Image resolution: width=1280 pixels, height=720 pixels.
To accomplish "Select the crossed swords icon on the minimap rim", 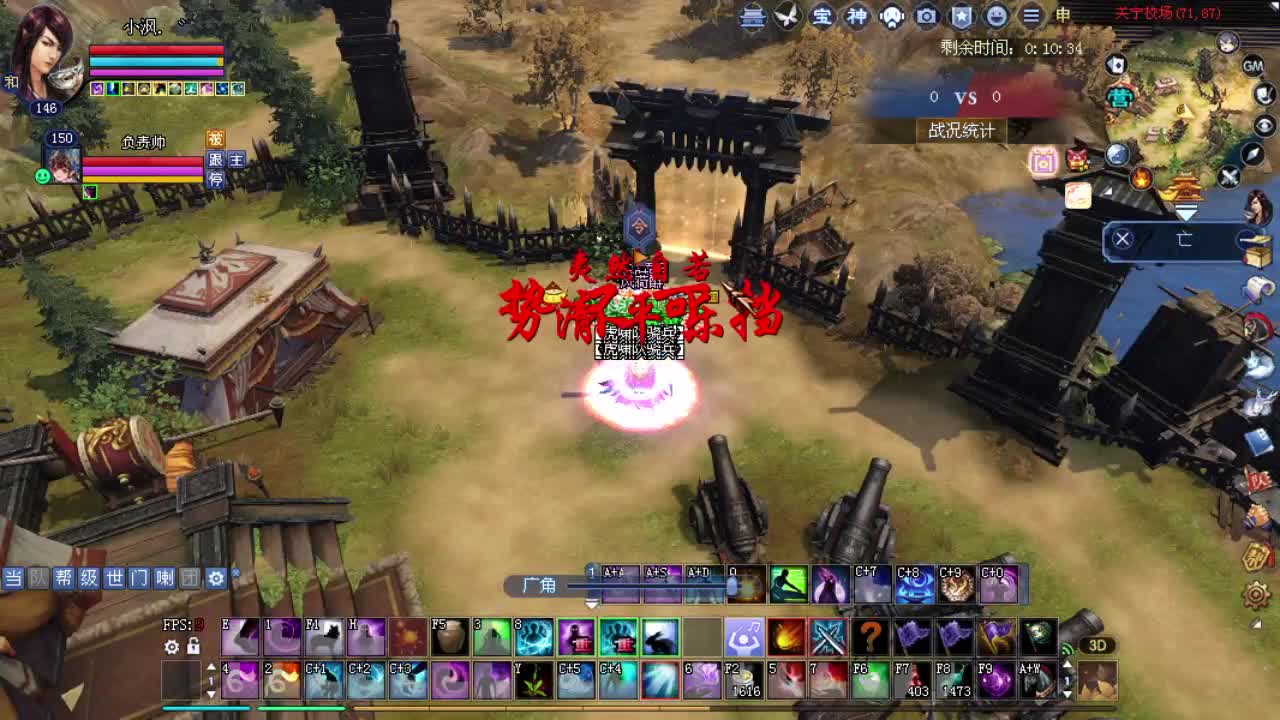I will click(1228, 176).
